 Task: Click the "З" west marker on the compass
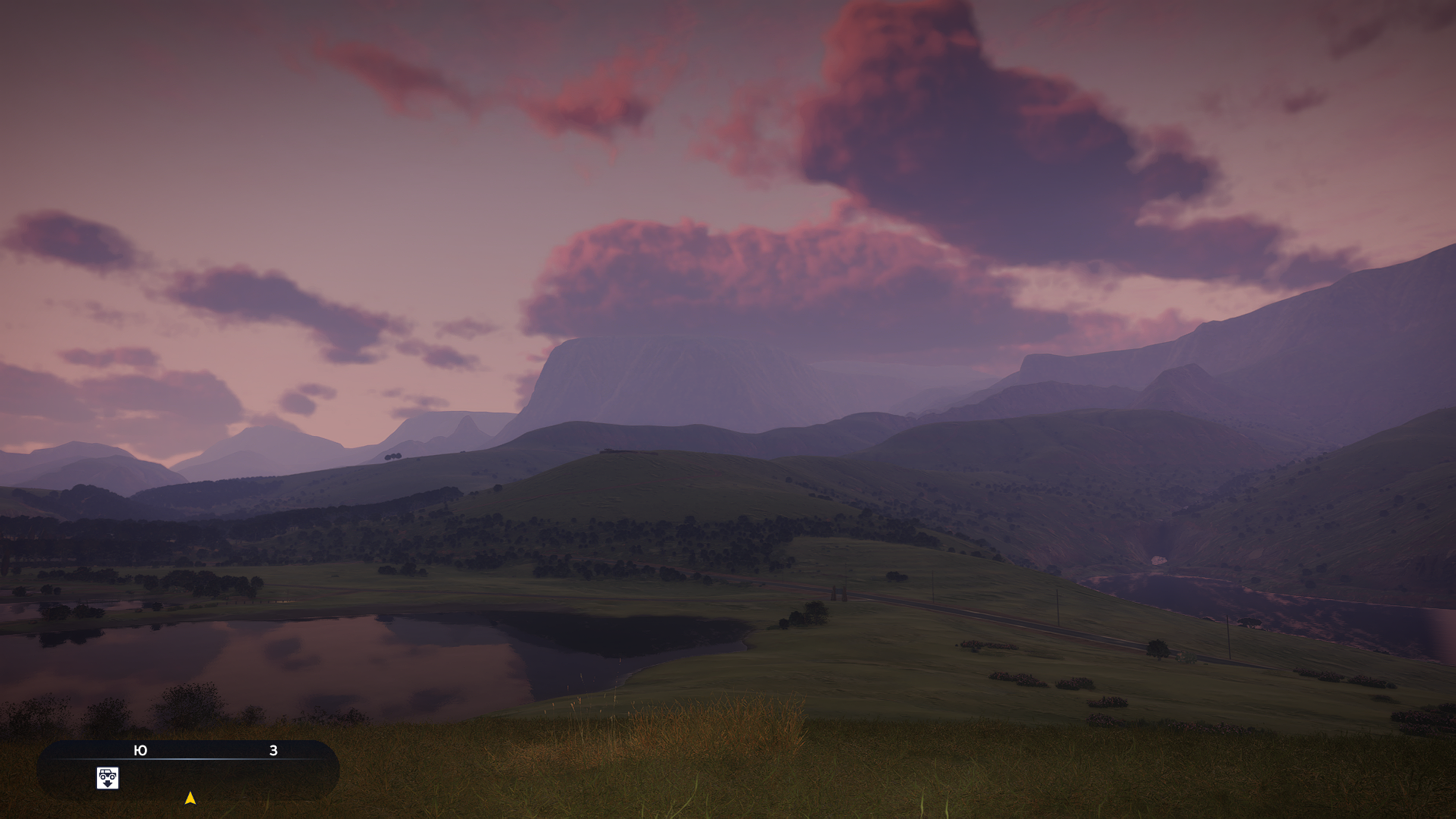274,751
